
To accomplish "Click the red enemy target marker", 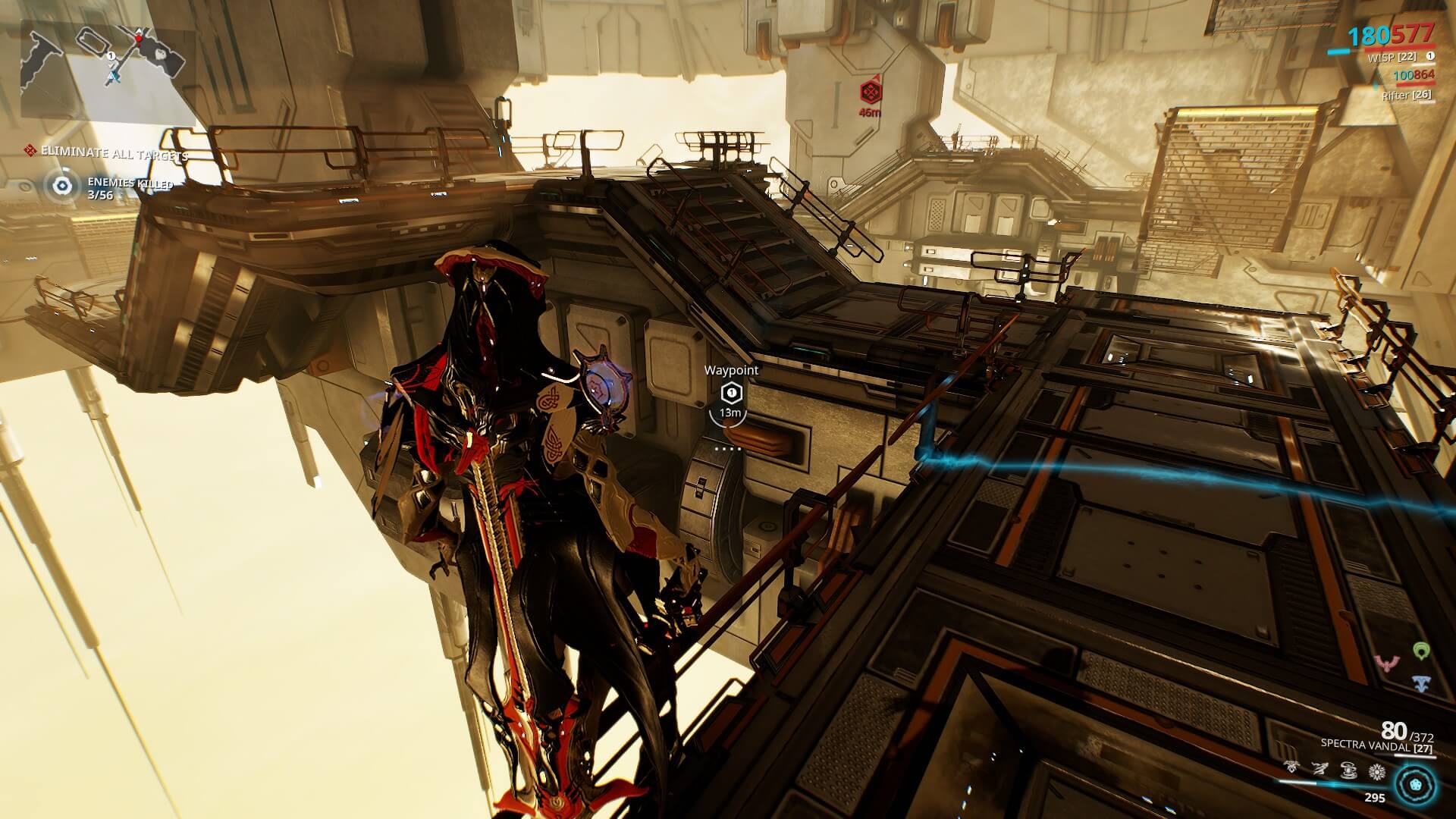I will click(870, 93).
